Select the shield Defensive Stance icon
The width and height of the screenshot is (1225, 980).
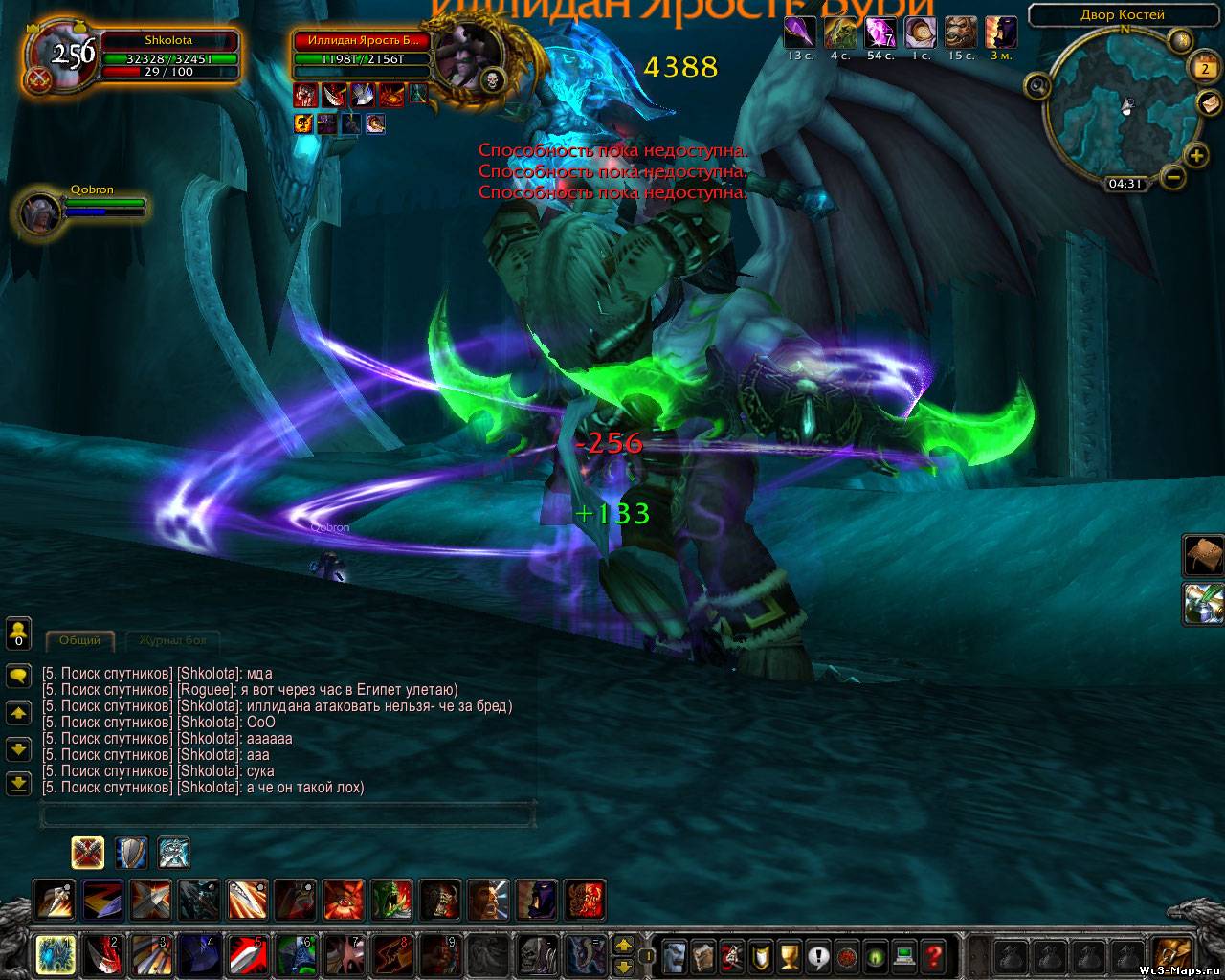(131, 852)
